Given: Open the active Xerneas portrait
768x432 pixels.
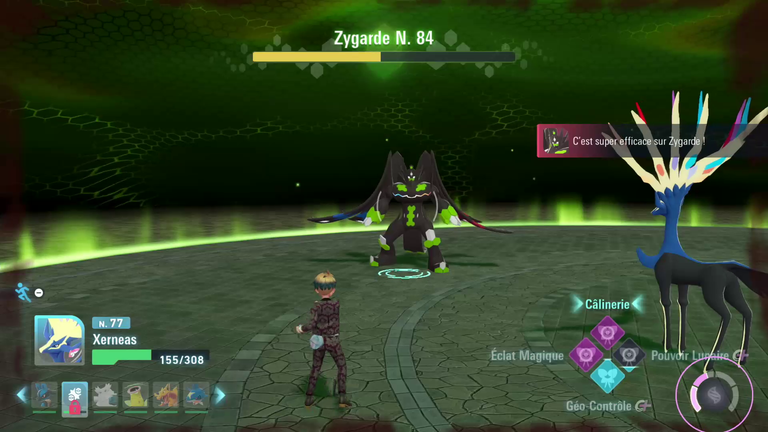Looking at the screenshot, I should pos(59,340).
